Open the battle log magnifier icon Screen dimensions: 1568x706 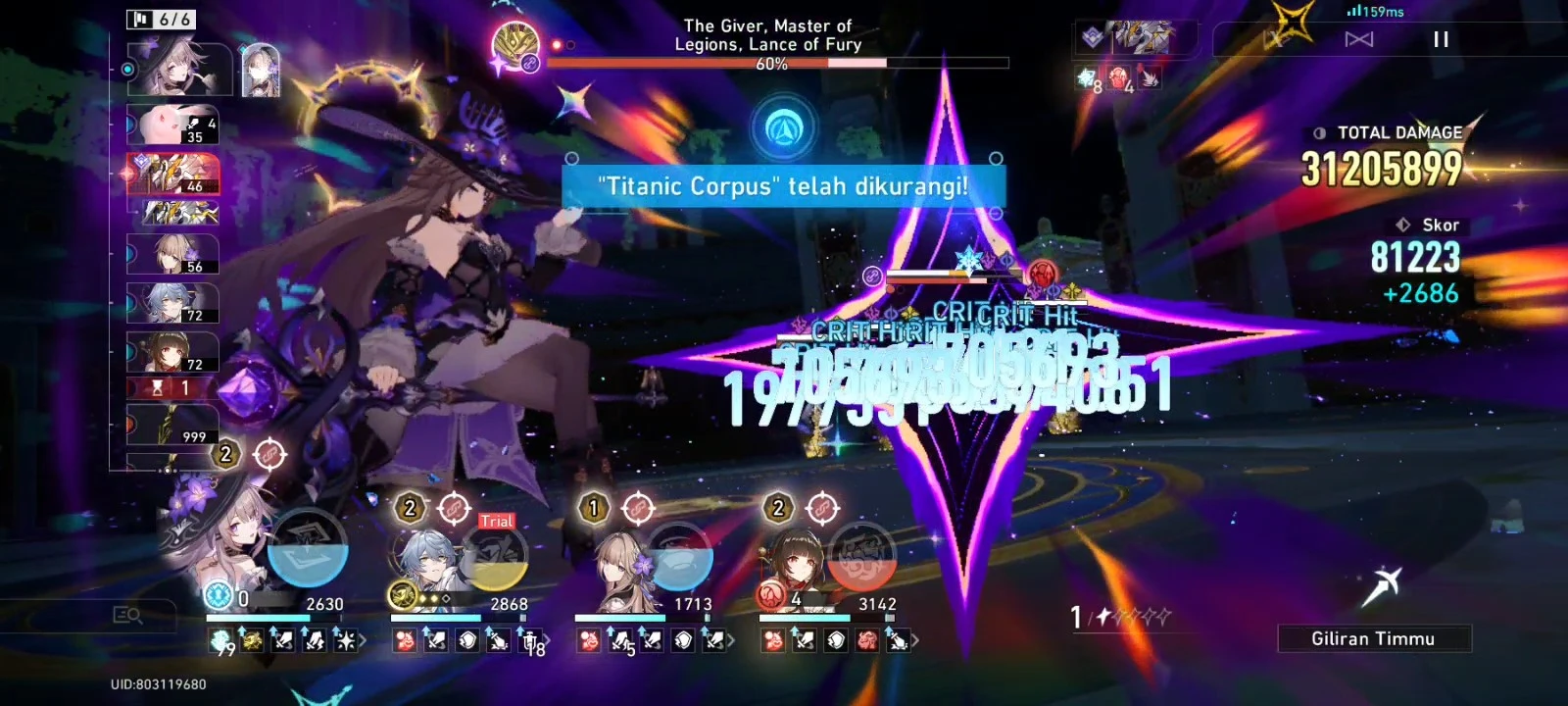pos(130,616)
